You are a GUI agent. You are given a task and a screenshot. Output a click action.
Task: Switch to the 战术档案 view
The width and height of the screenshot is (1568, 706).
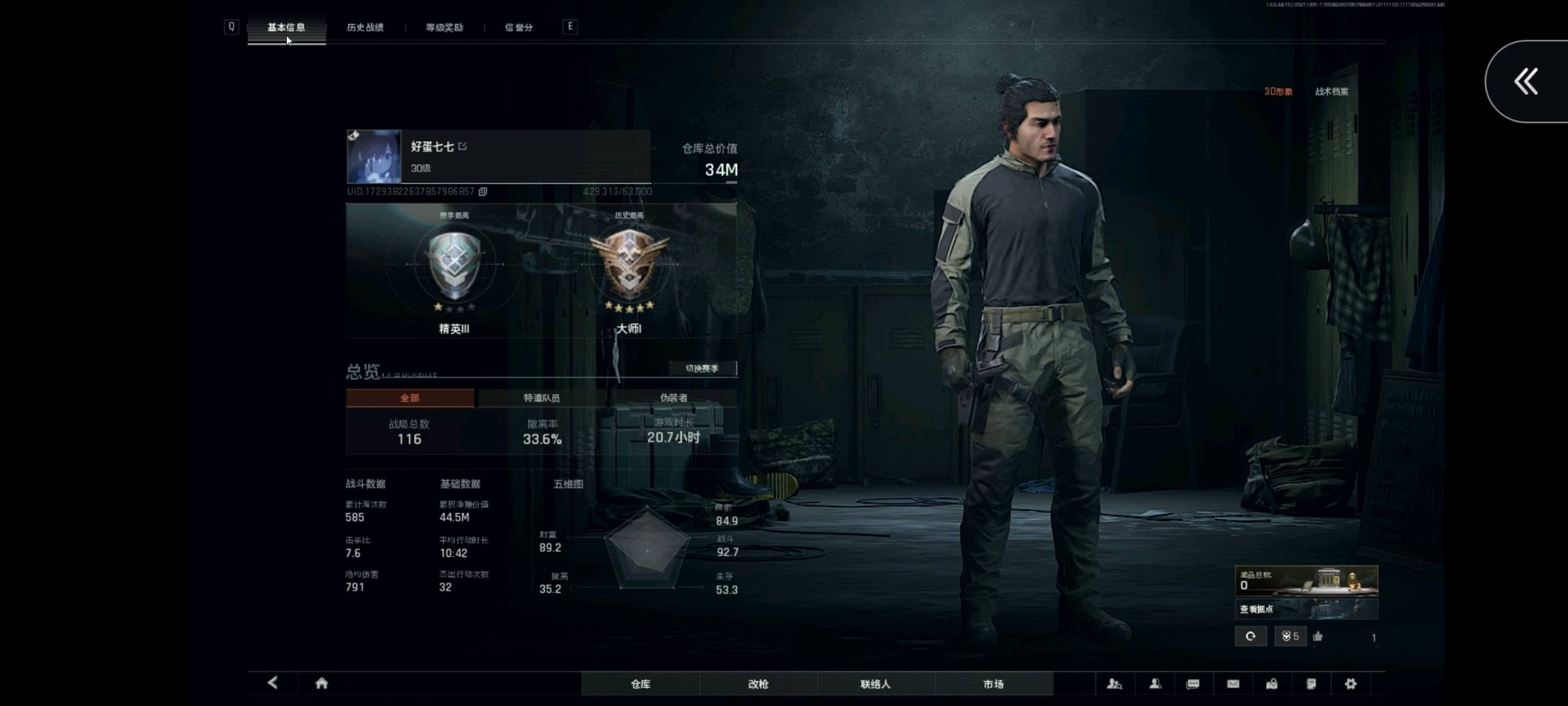tap(1331, 92)
